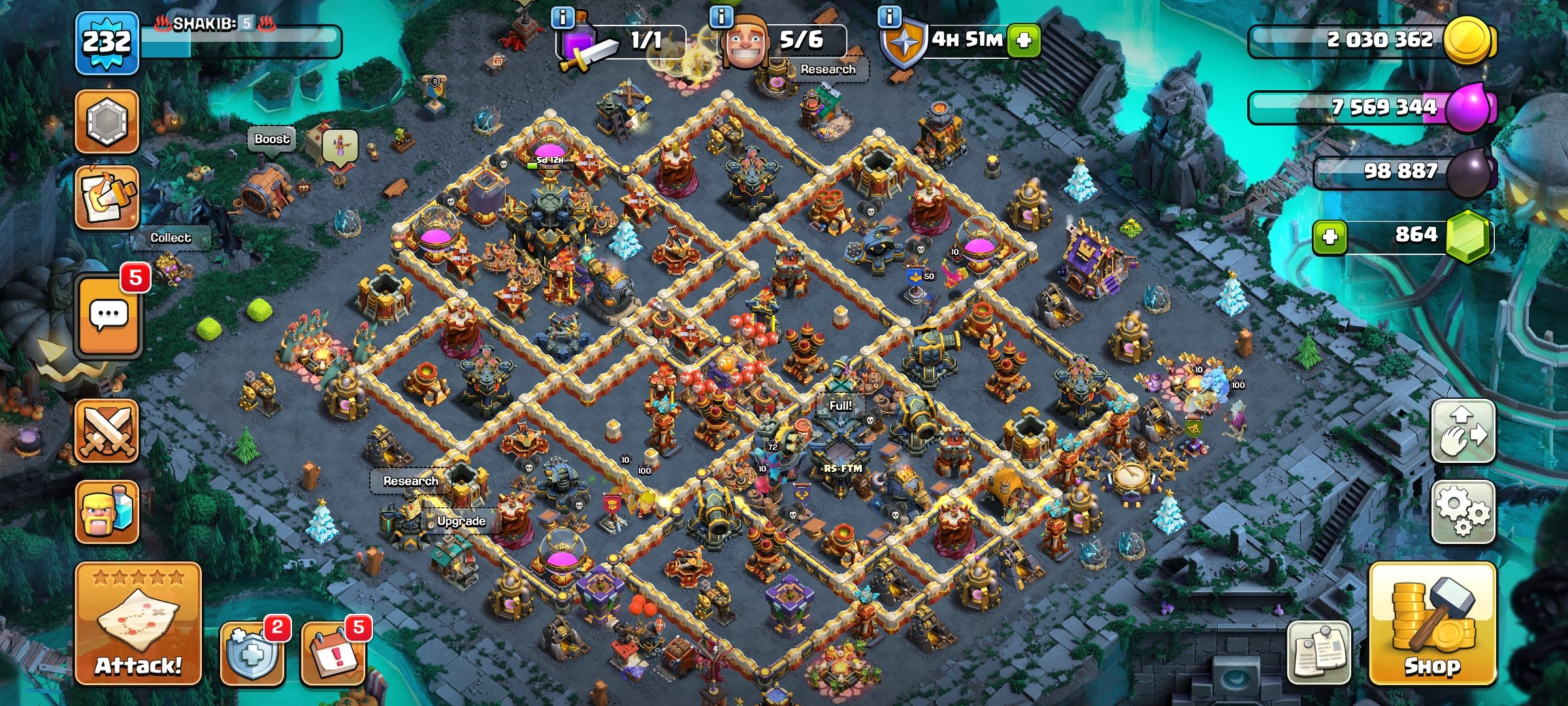Screen dimensions: 1568x706
Task: Tap the Upgrade suggestion bubble
Action: click(x=461, y=521)
